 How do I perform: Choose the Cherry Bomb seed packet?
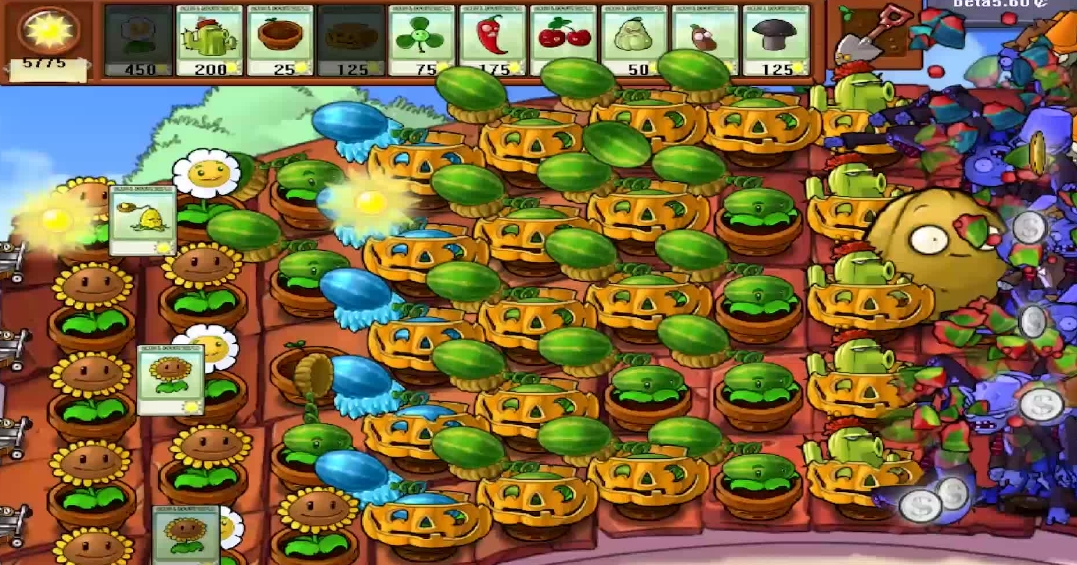click(564, 40)
